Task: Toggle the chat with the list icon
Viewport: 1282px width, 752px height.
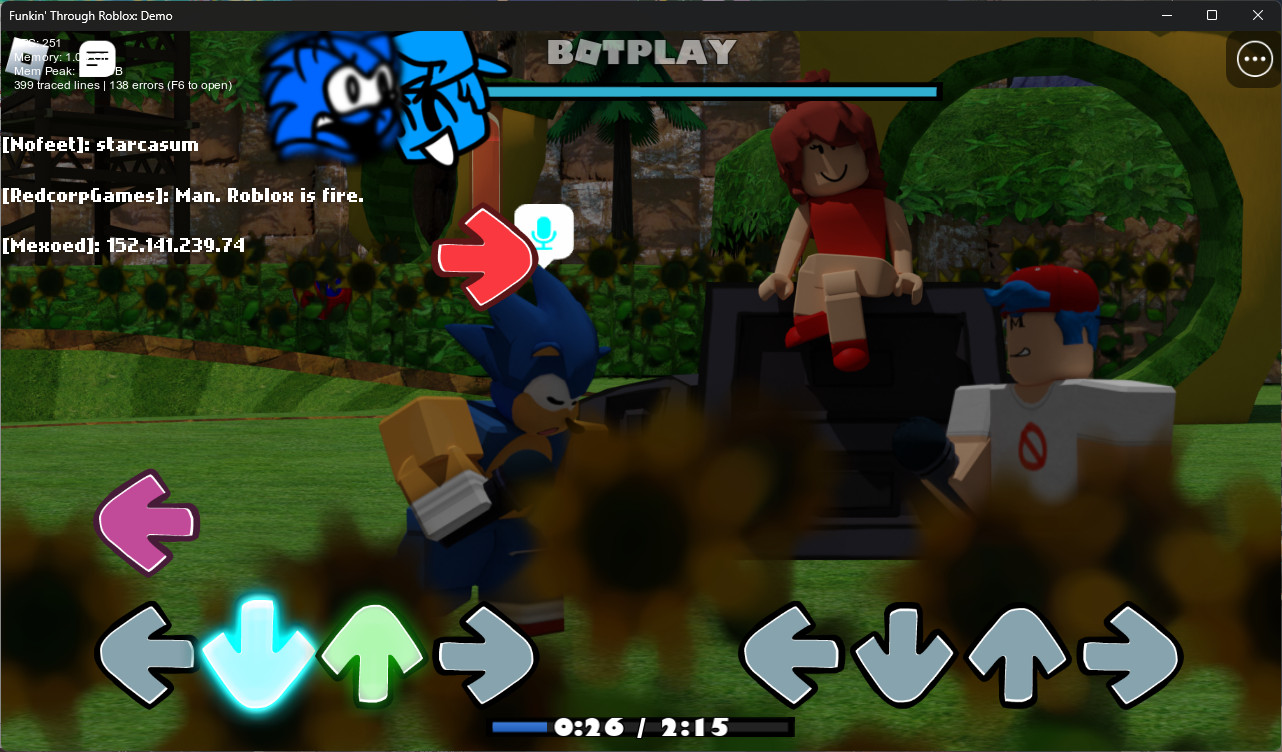Action: point(96,58)
